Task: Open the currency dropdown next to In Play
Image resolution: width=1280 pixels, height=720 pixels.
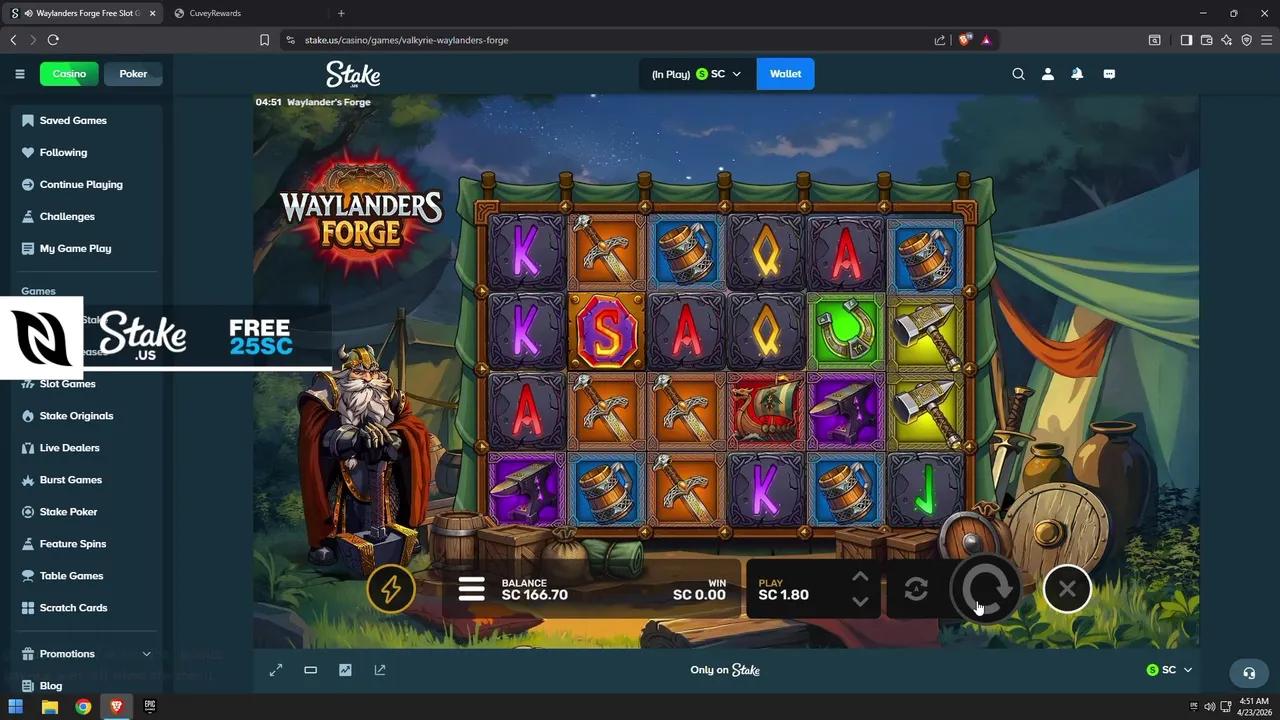Action: 737,73
